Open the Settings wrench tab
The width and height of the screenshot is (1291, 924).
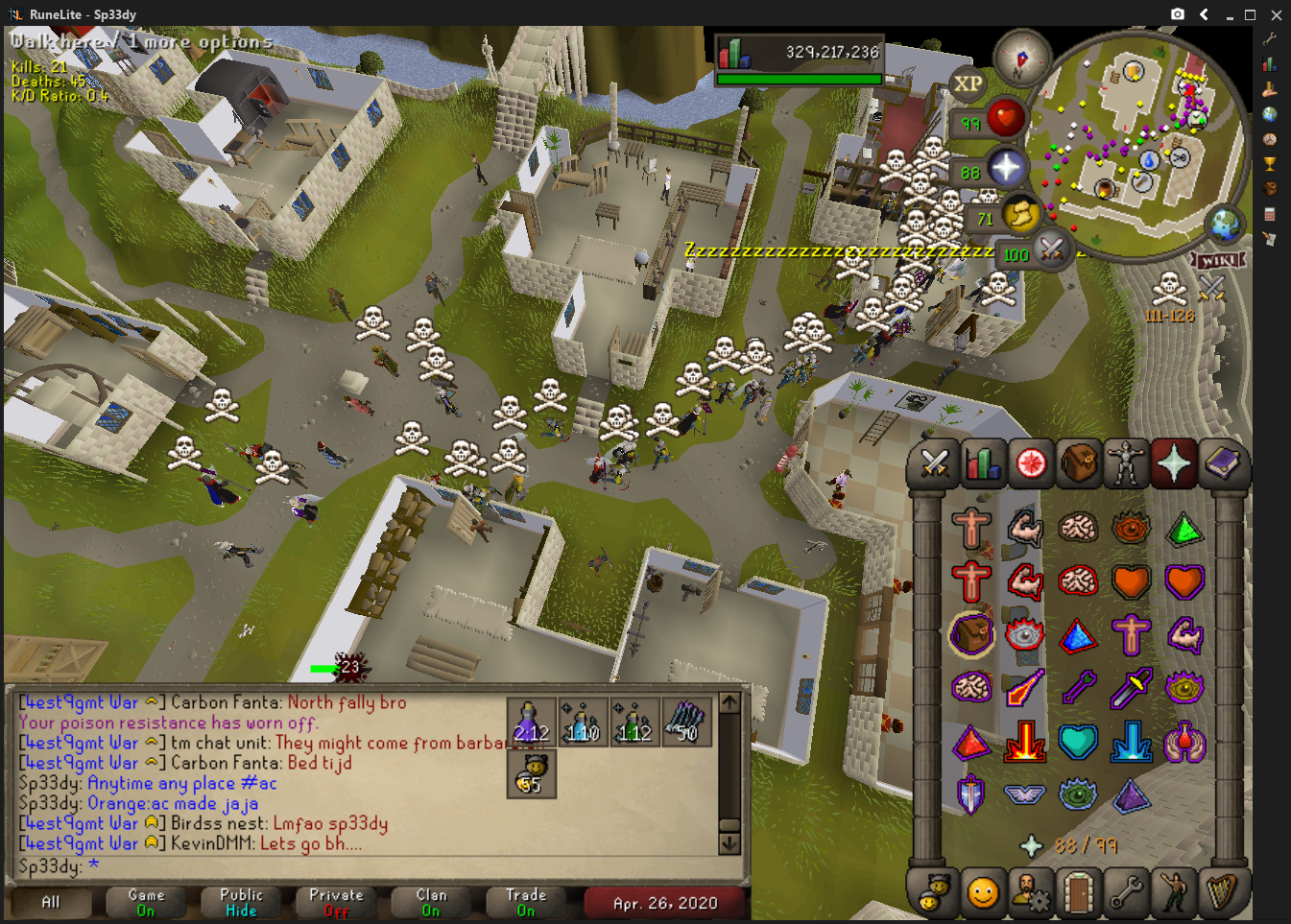[x=1126, y=893]
